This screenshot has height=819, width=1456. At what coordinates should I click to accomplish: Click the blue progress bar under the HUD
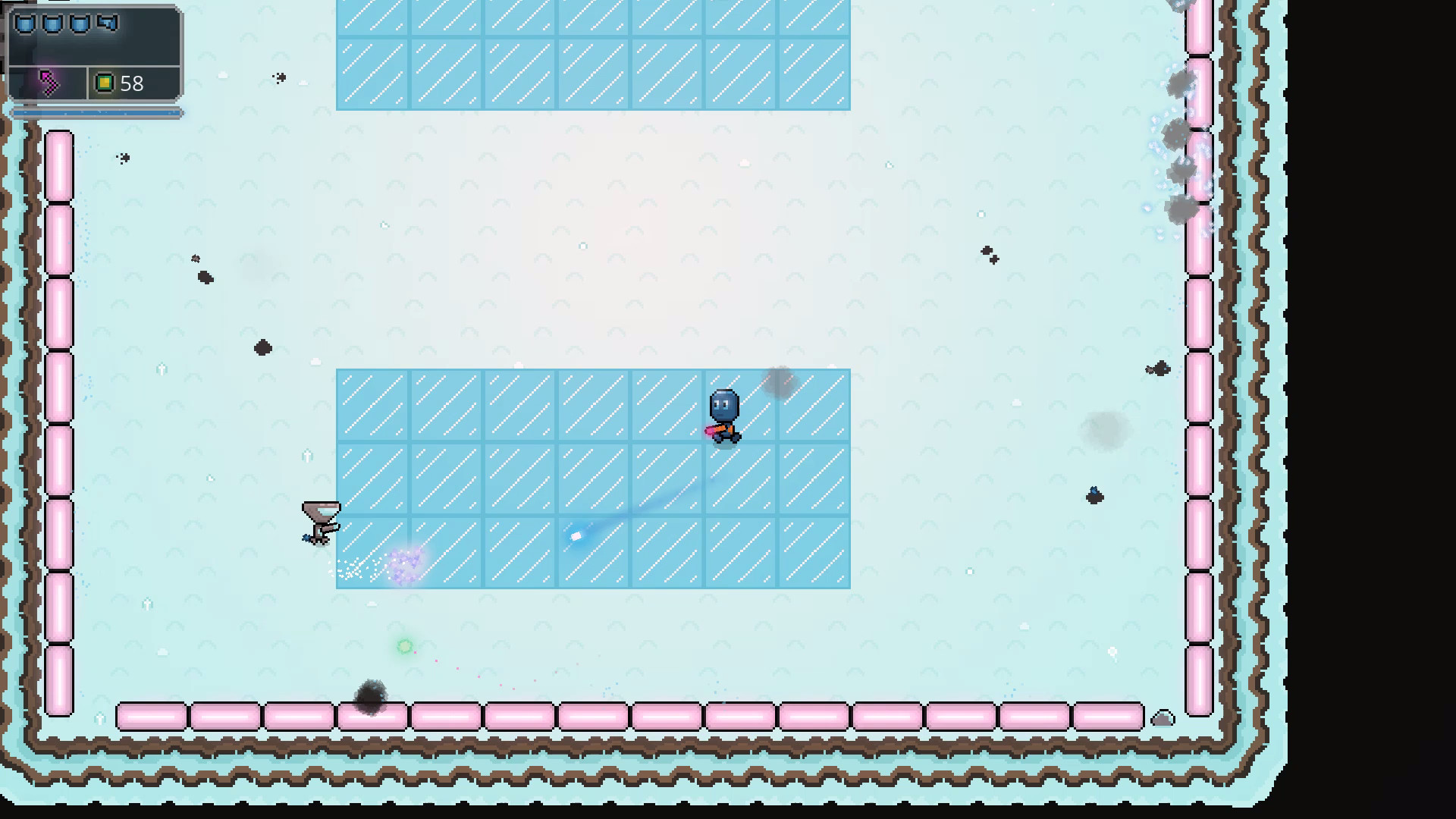(95, 112)
